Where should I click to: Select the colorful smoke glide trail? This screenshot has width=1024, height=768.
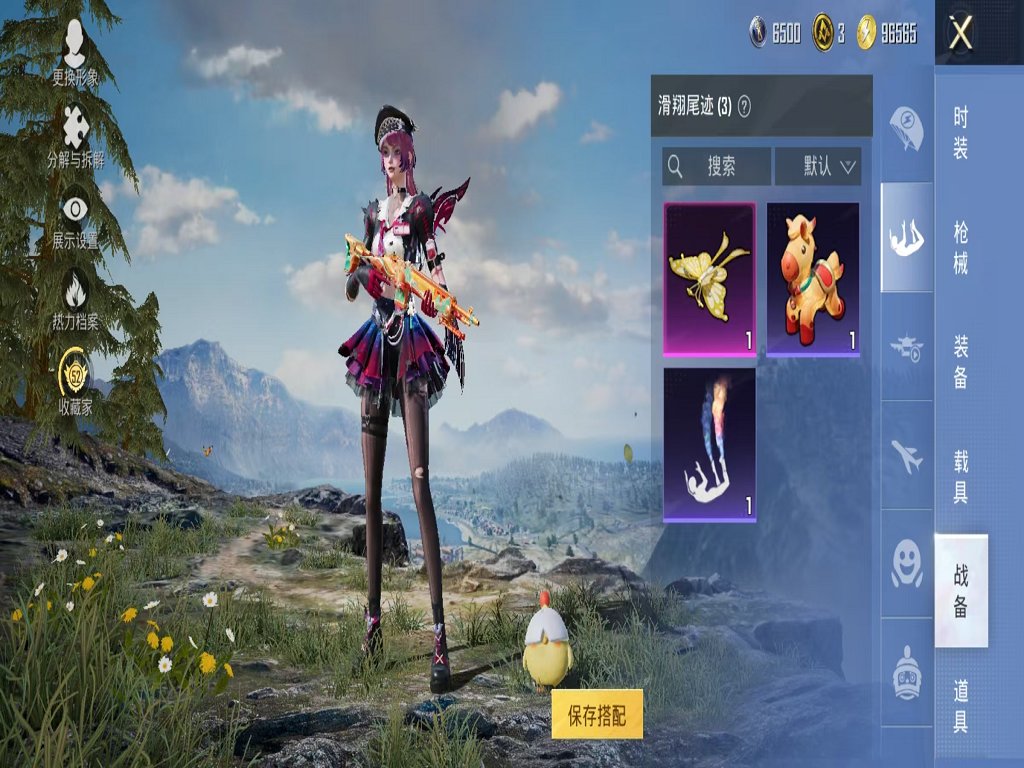(x=710, y=445)
